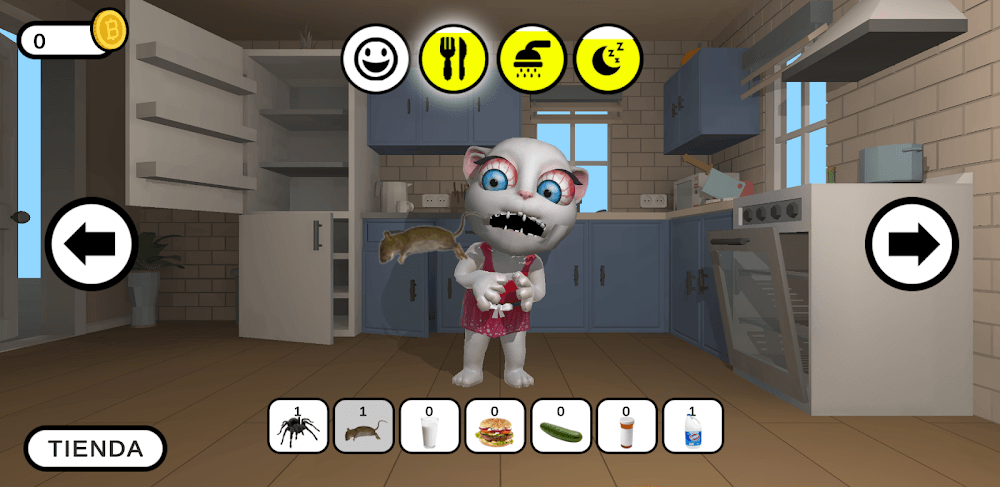
Task: Pick the bleach bottle slot
Action: tap(692, 426)
